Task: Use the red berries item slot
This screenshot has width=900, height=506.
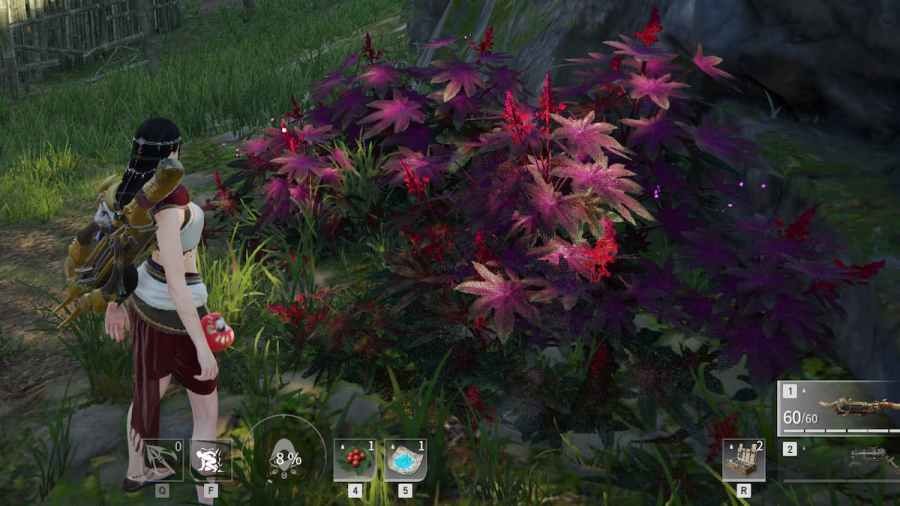Action: 355,460
